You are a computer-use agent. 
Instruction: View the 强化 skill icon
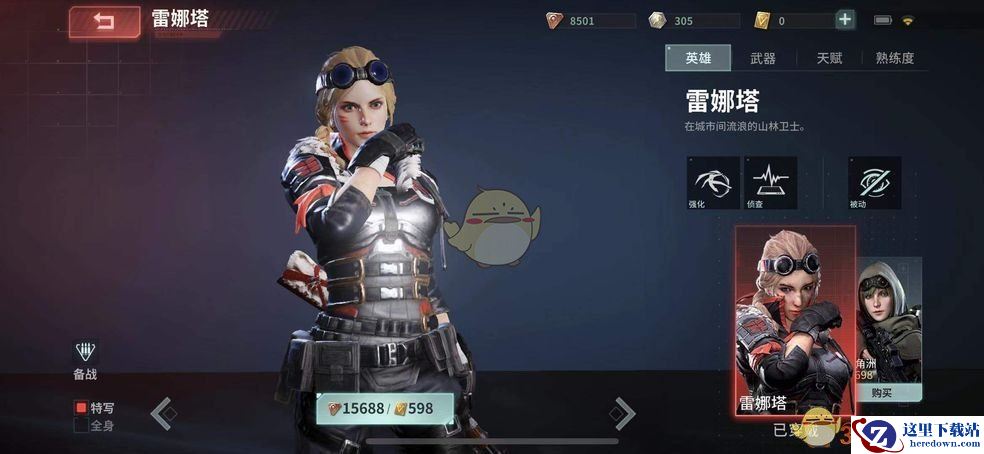[713, 181]
